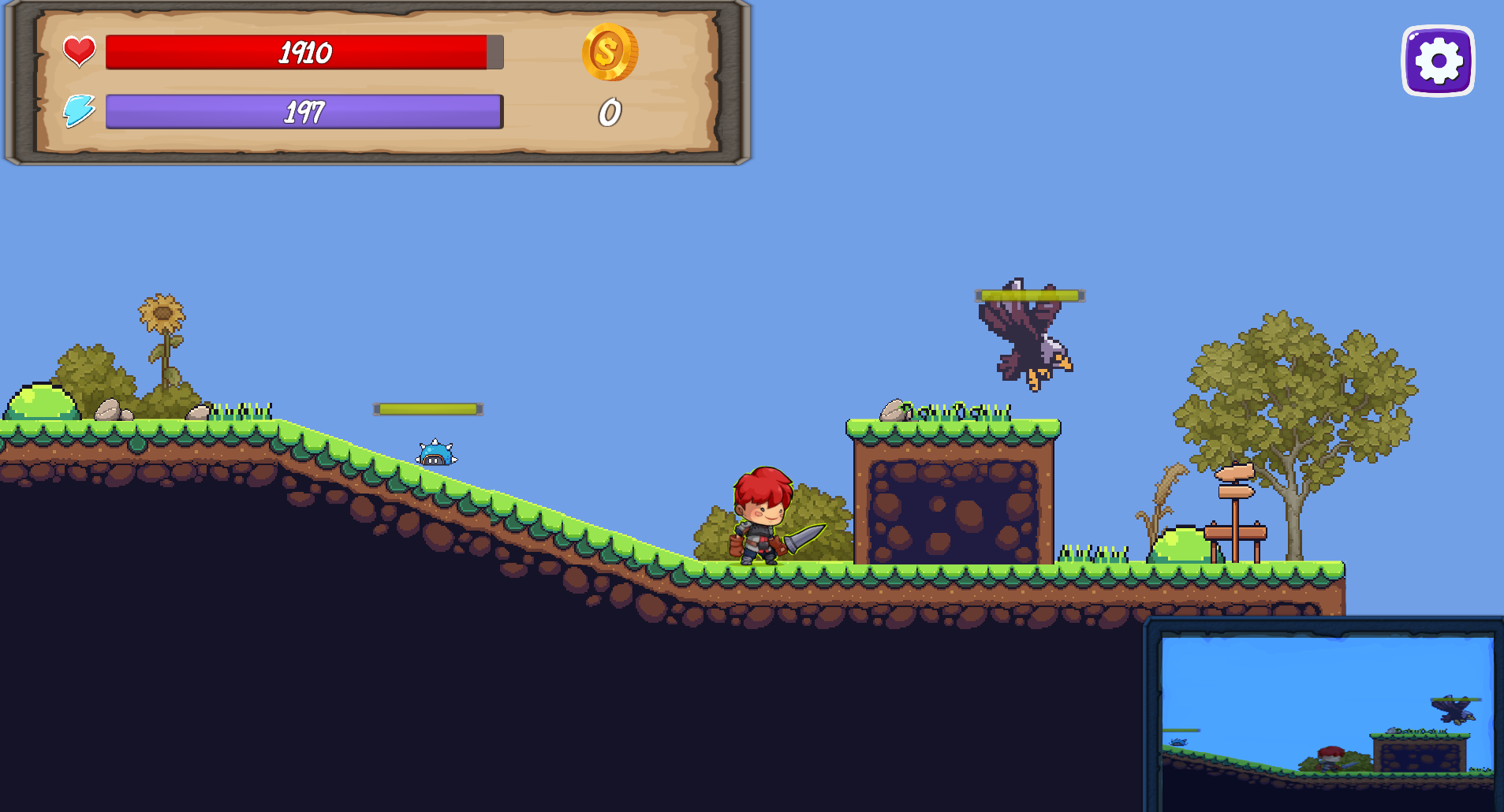Click the heart icon in the HUD
This screenshot has width=1504, height=812.
pyautogui.click(x=79, y=50)
